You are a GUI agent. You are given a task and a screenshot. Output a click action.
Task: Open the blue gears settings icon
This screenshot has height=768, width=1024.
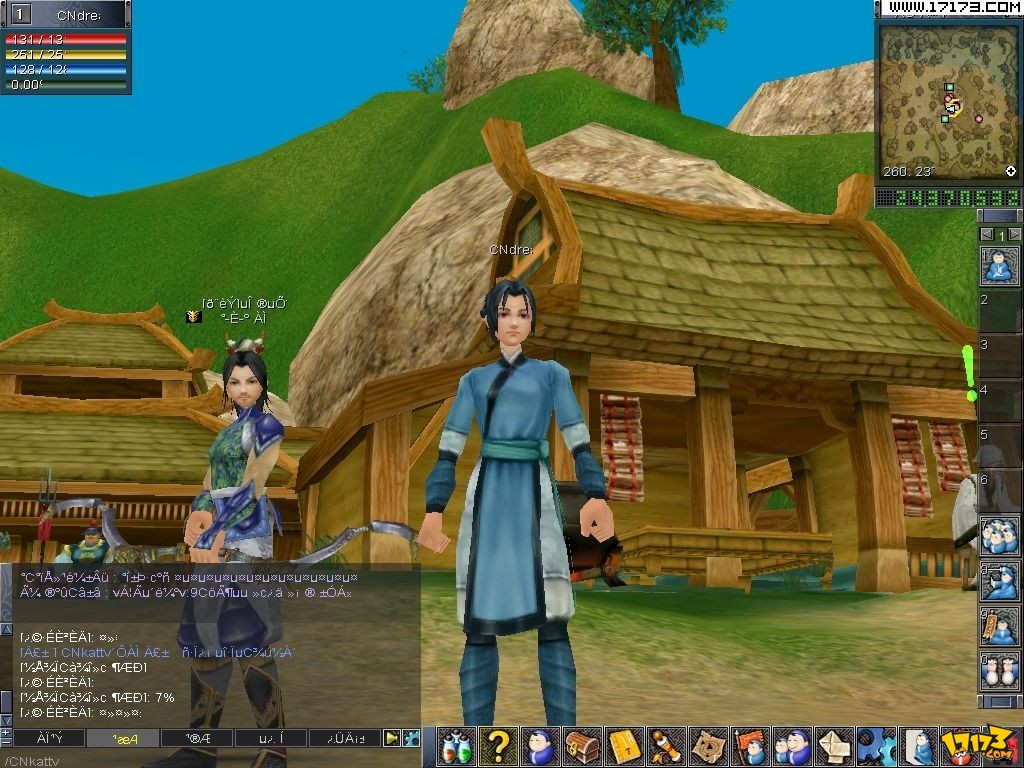[876, 746]
